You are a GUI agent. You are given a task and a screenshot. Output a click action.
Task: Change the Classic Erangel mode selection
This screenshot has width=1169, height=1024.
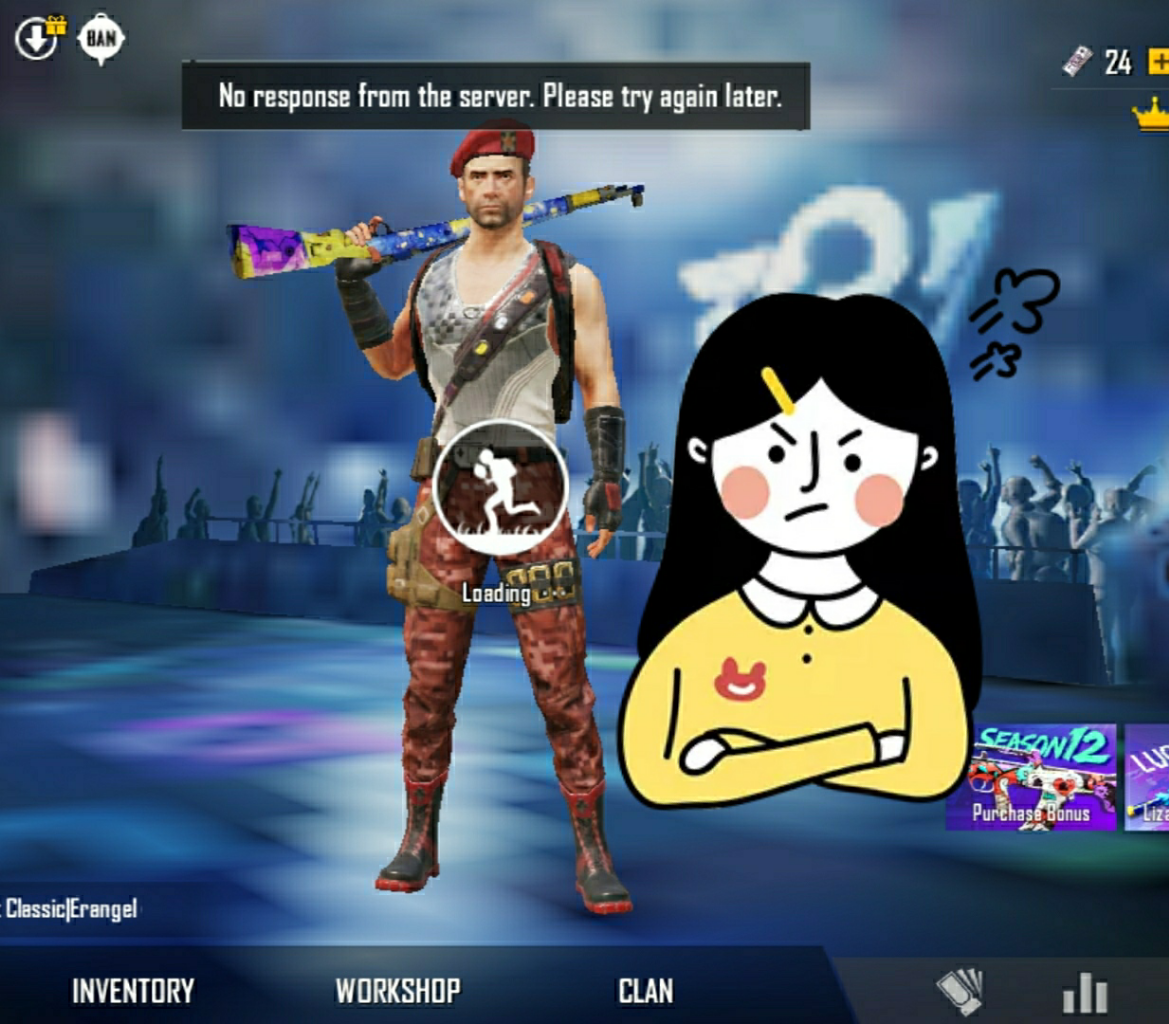point(70,909)
